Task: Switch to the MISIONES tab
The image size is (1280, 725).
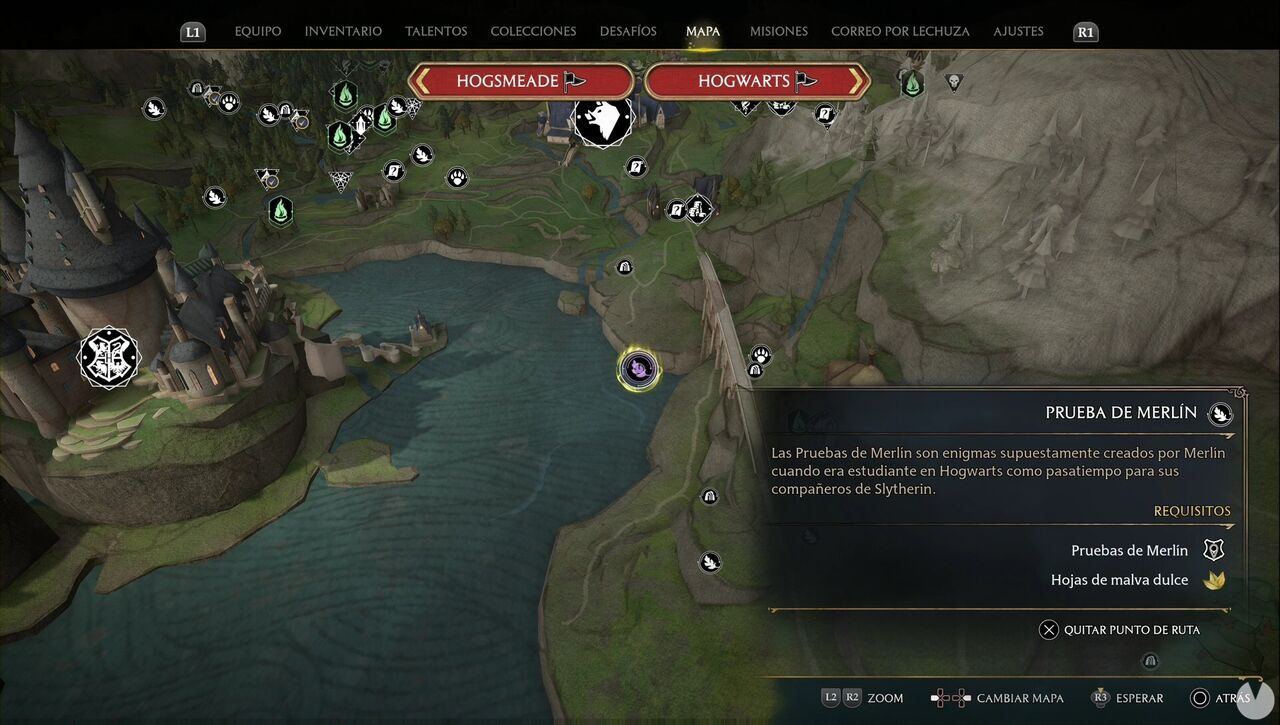Action: (778, 31)
